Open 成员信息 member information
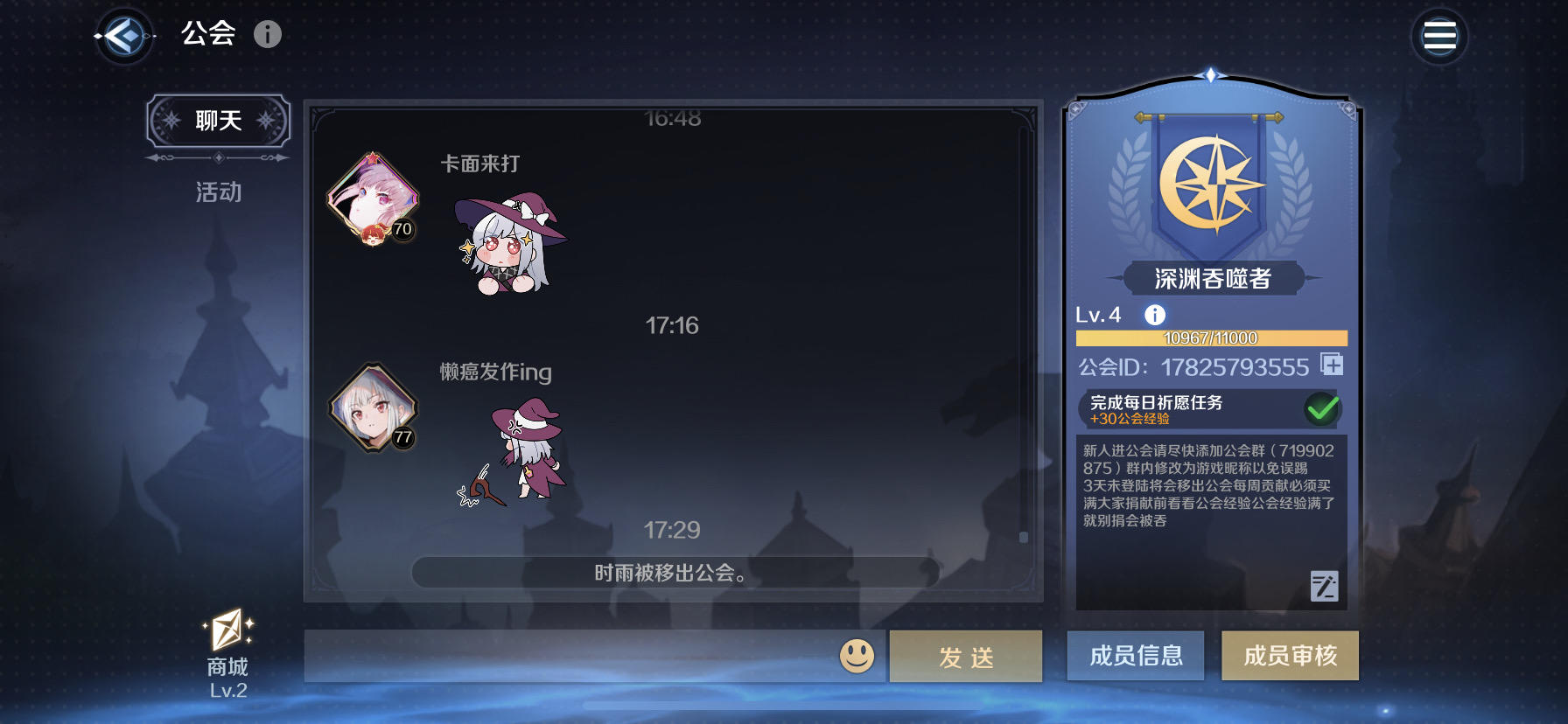Image resolution: width=1568 pixels, height=724 pixels. [1135, 657]
